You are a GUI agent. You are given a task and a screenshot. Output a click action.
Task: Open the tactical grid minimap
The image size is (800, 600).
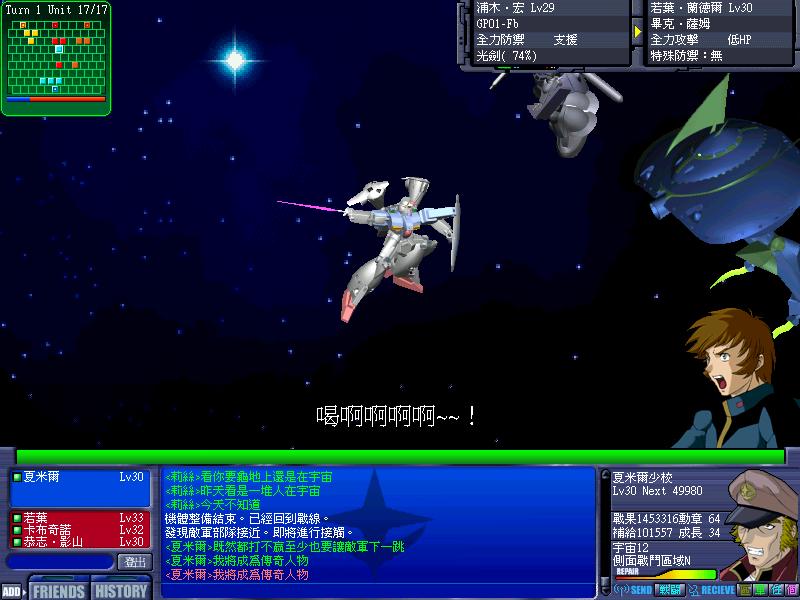(55, 58)
